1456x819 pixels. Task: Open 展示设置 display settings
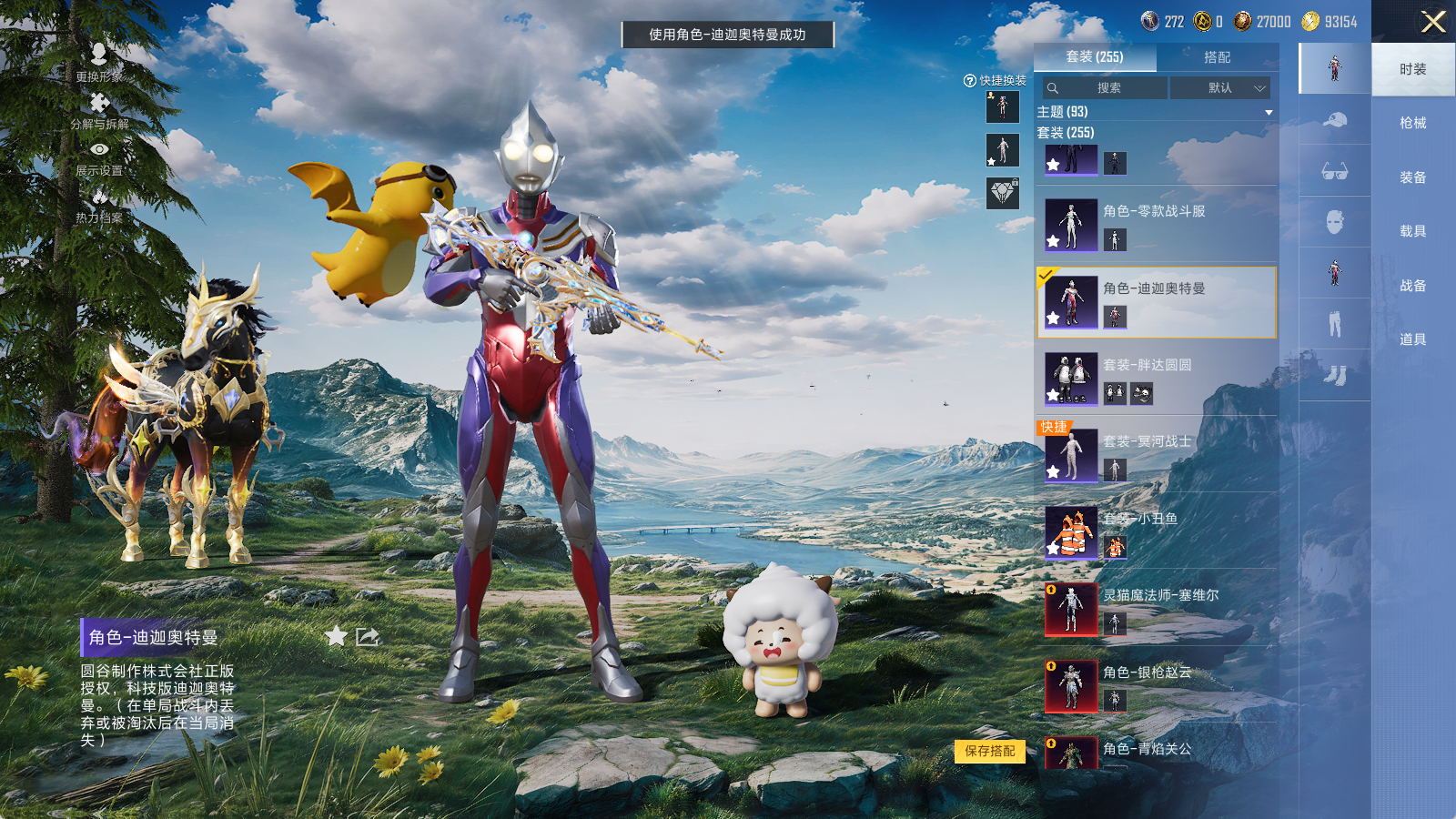click(x=99, y=157)
